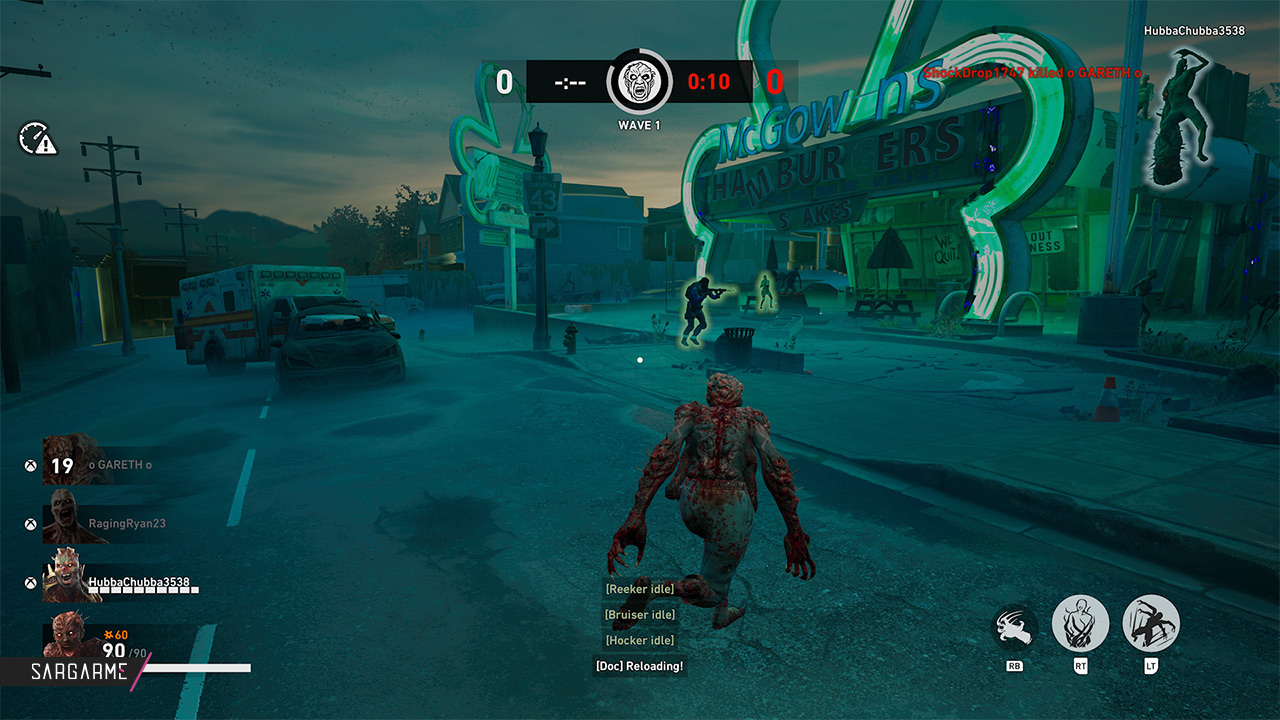Activate the smoking body ability icon

click(x=1080, y=624)
